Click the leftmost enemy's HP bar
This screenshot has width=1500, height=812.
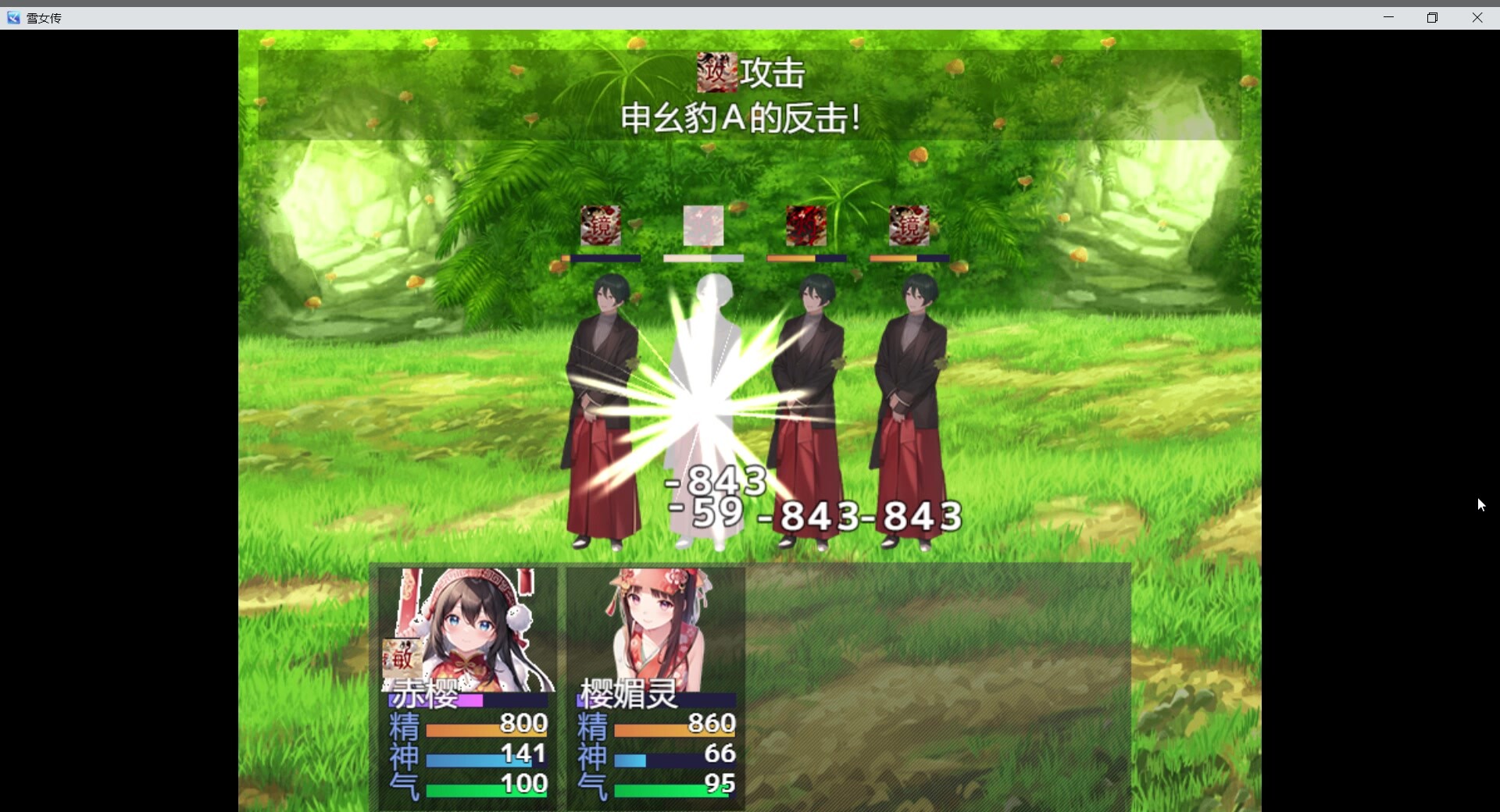click(603, 258)
